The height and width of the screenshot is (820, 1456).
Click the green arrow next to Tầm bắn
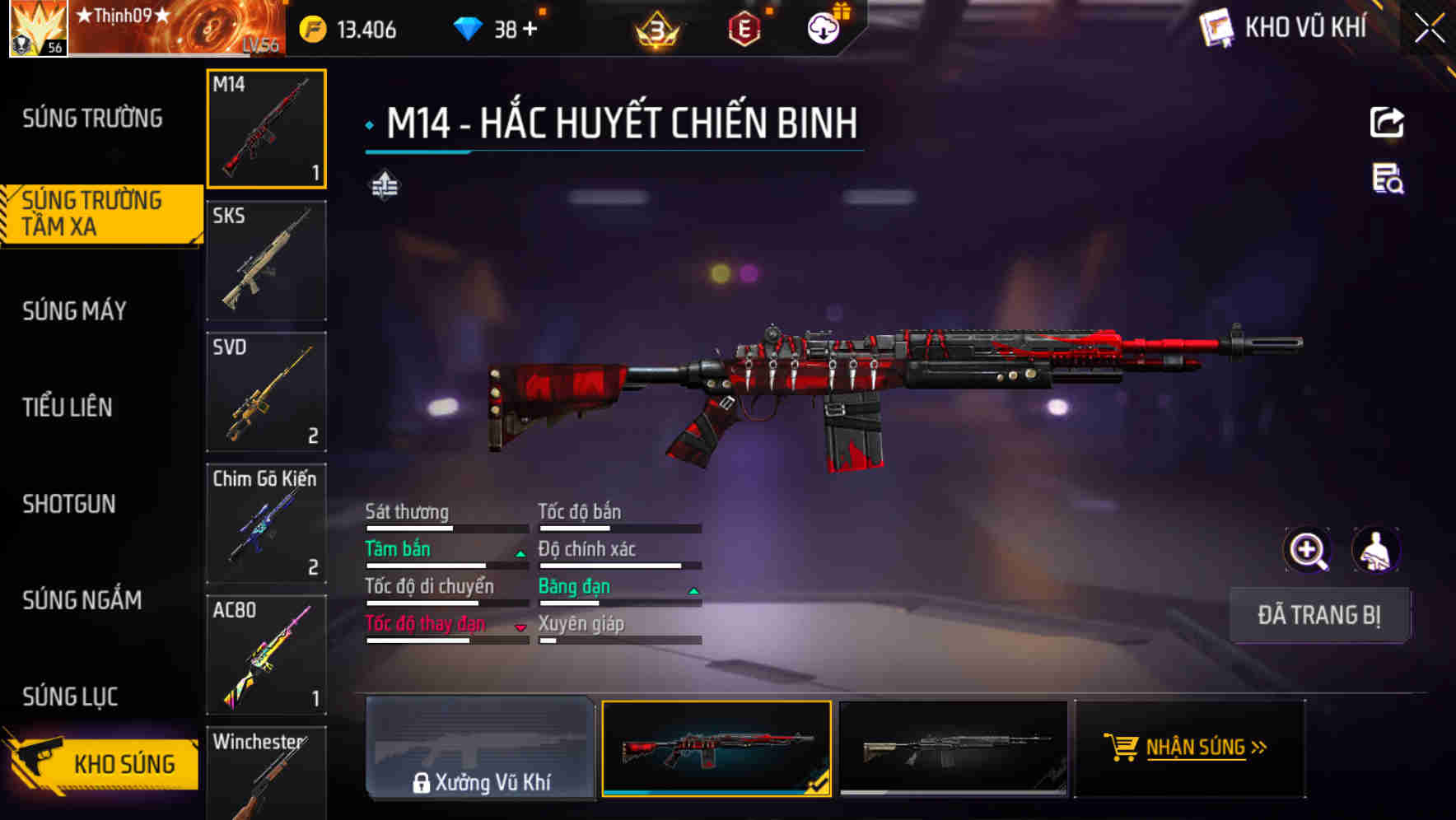click(x=519, y=553)
